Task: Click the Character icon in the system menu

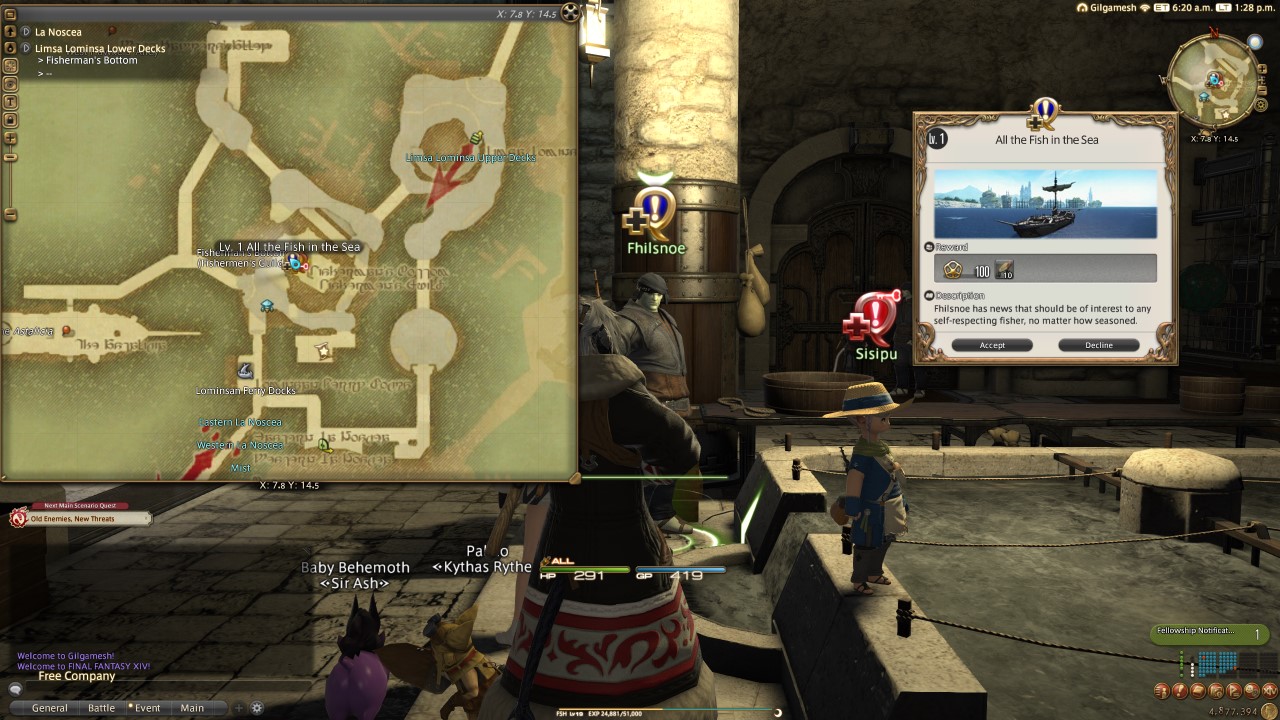Action: tap(1161, 690)
